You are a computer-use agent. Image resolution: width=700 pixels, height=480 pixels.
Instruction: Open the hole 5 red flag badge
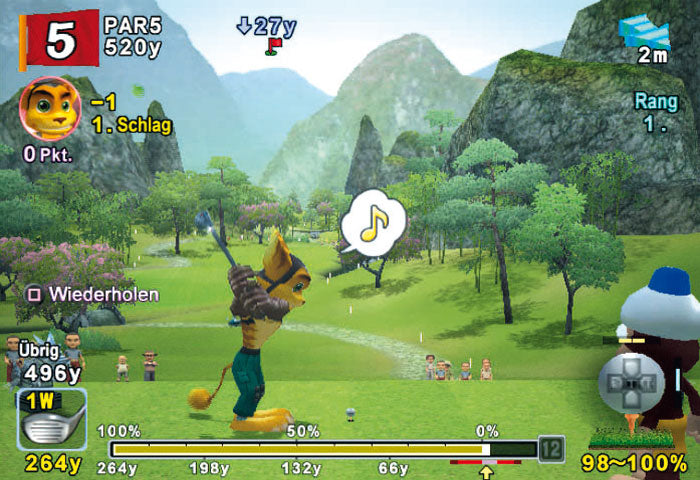[x=59, y=38]
